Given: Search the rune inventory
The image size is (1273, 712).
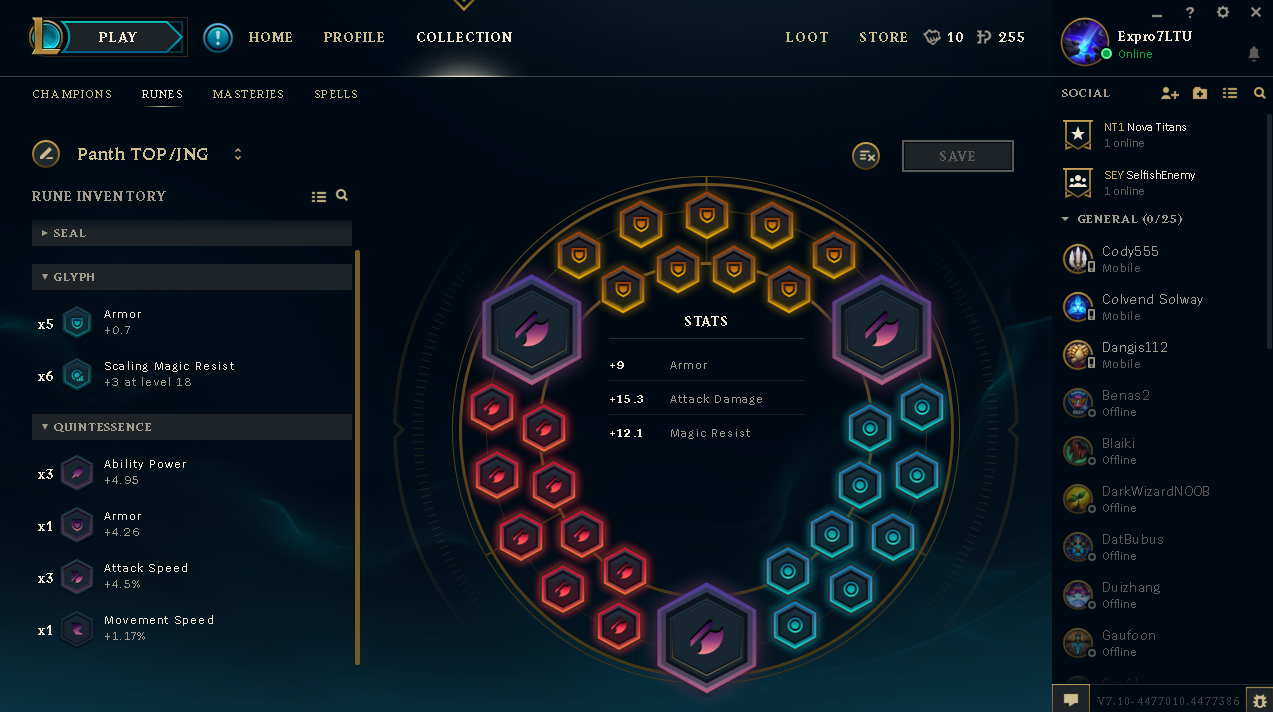Looking at the screenshot, I should (x=342, y=196).
